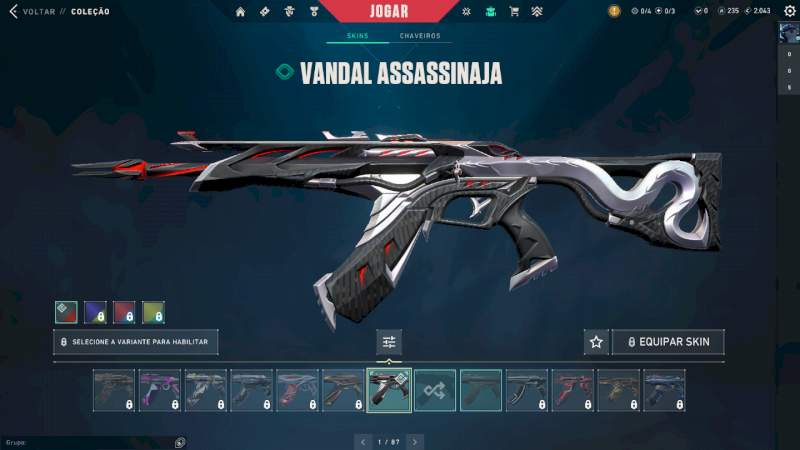This screenshot has width=800, height=450.
Task: Choose the yellow-green color variant swatch
Action: coord(153,312)
